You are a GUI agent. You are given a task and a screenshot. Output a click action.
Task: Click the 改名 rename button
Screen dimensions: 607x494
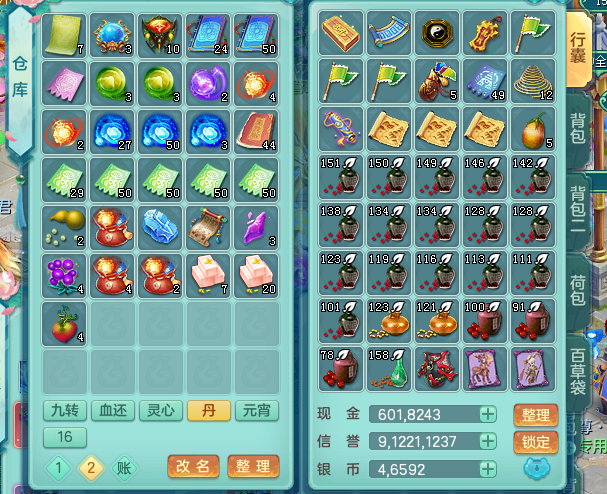pyautogui.click(x=191, y=466)
